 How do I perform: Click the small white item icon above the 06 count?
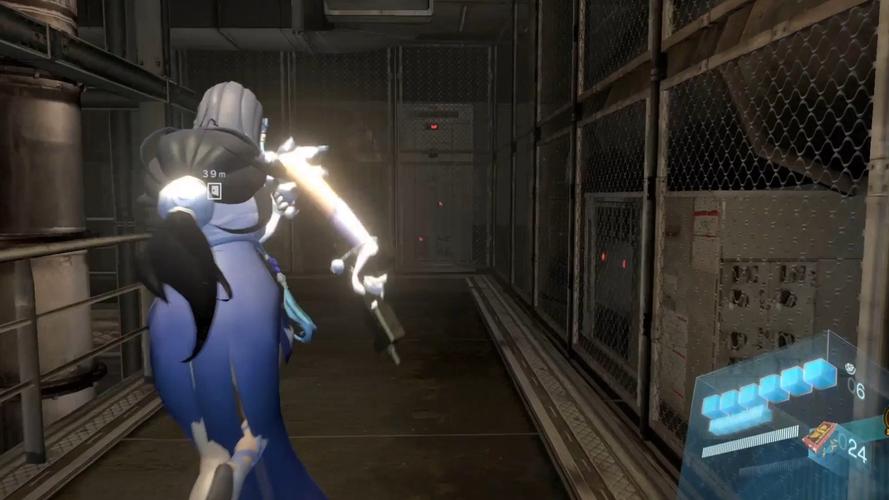[851, 368]
